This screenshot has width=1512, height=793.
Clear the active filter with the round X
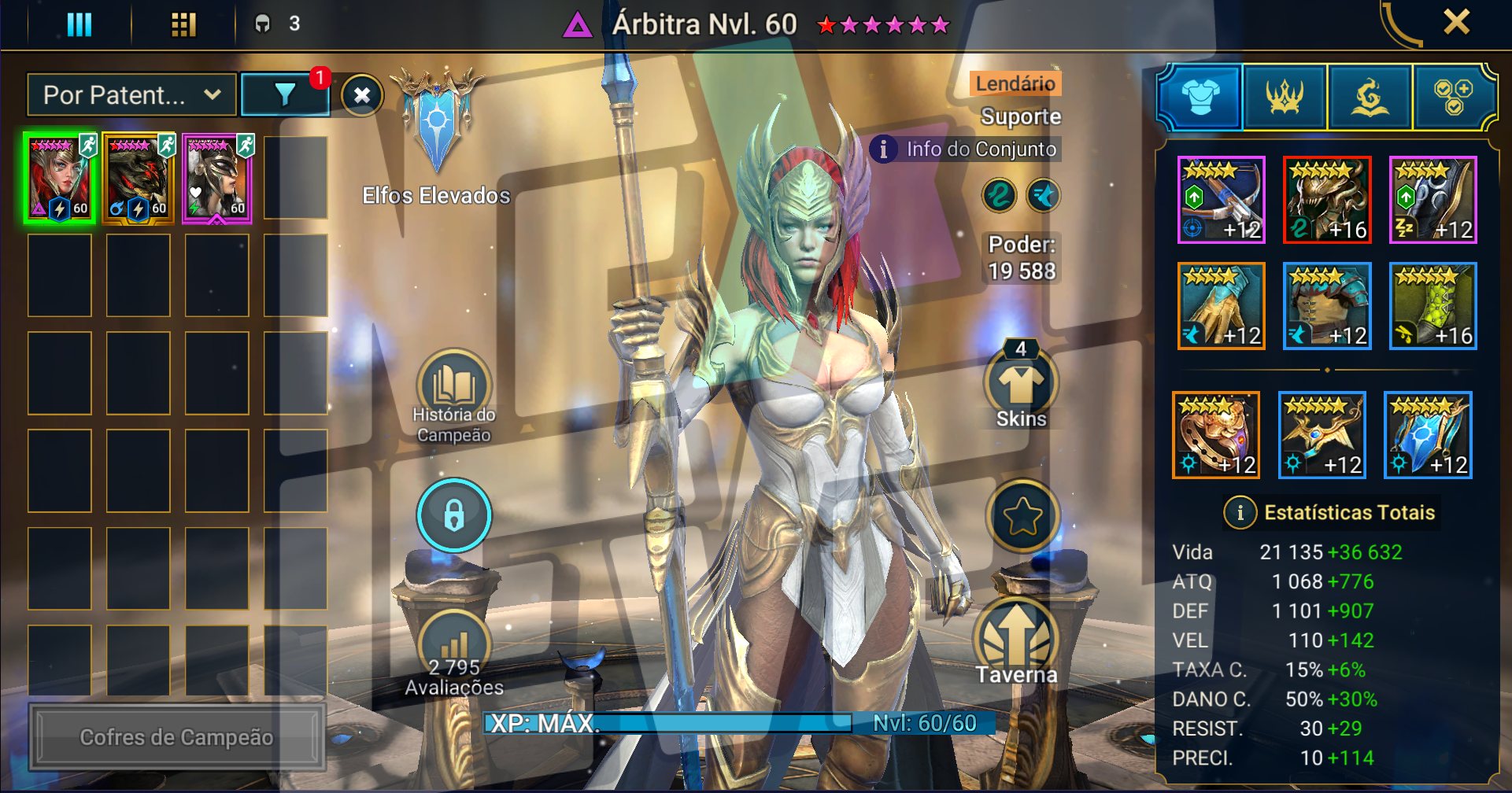tap(362, 96)
